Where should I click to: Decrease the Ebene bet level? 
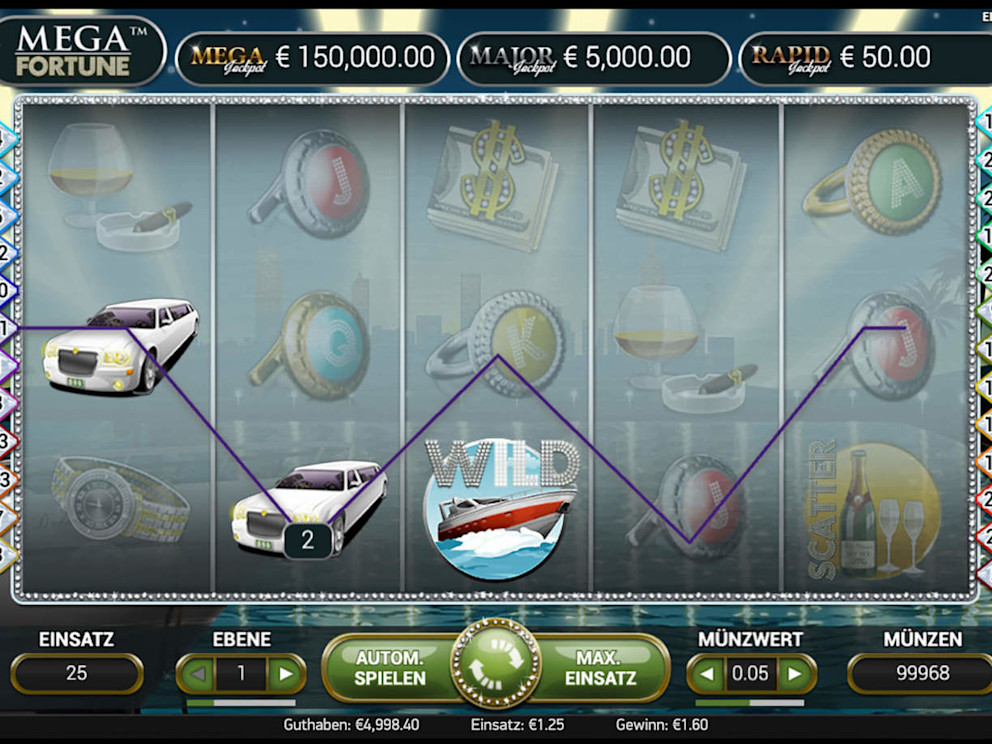(197, 674)
